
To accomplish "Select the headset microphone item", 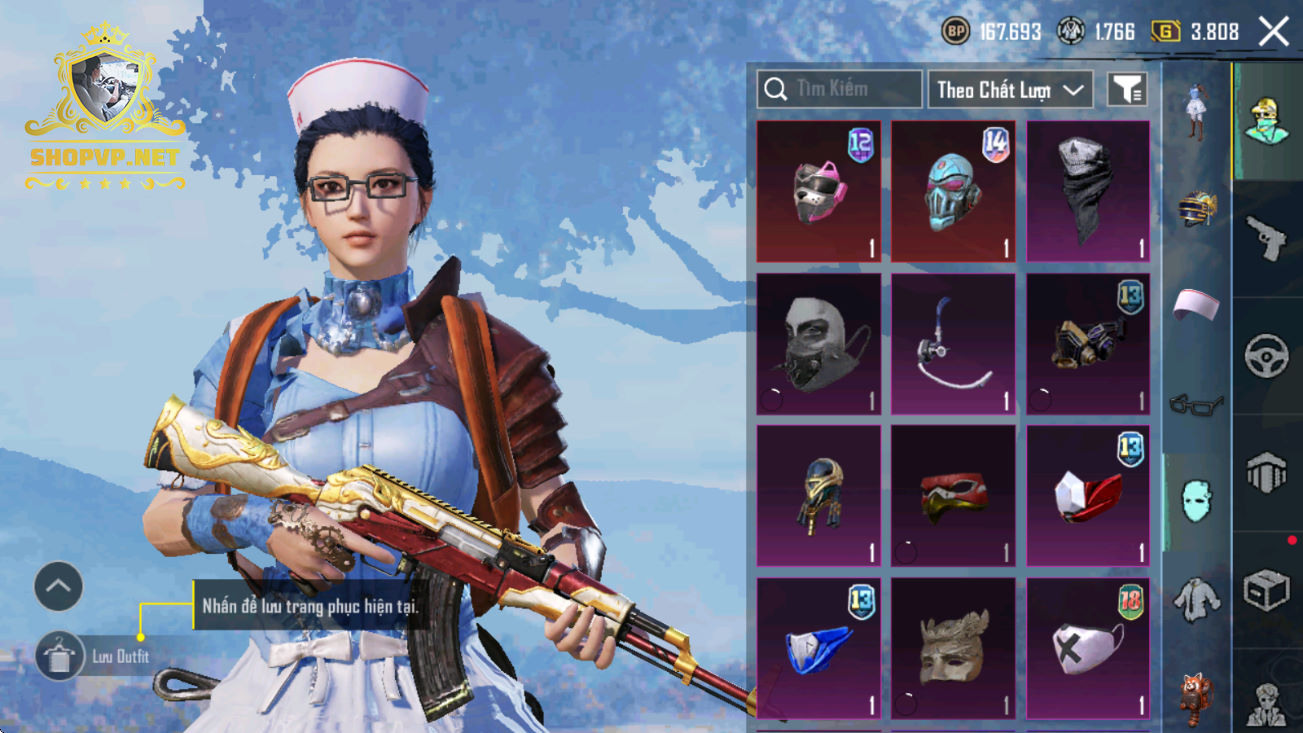I will pos(953,344).
